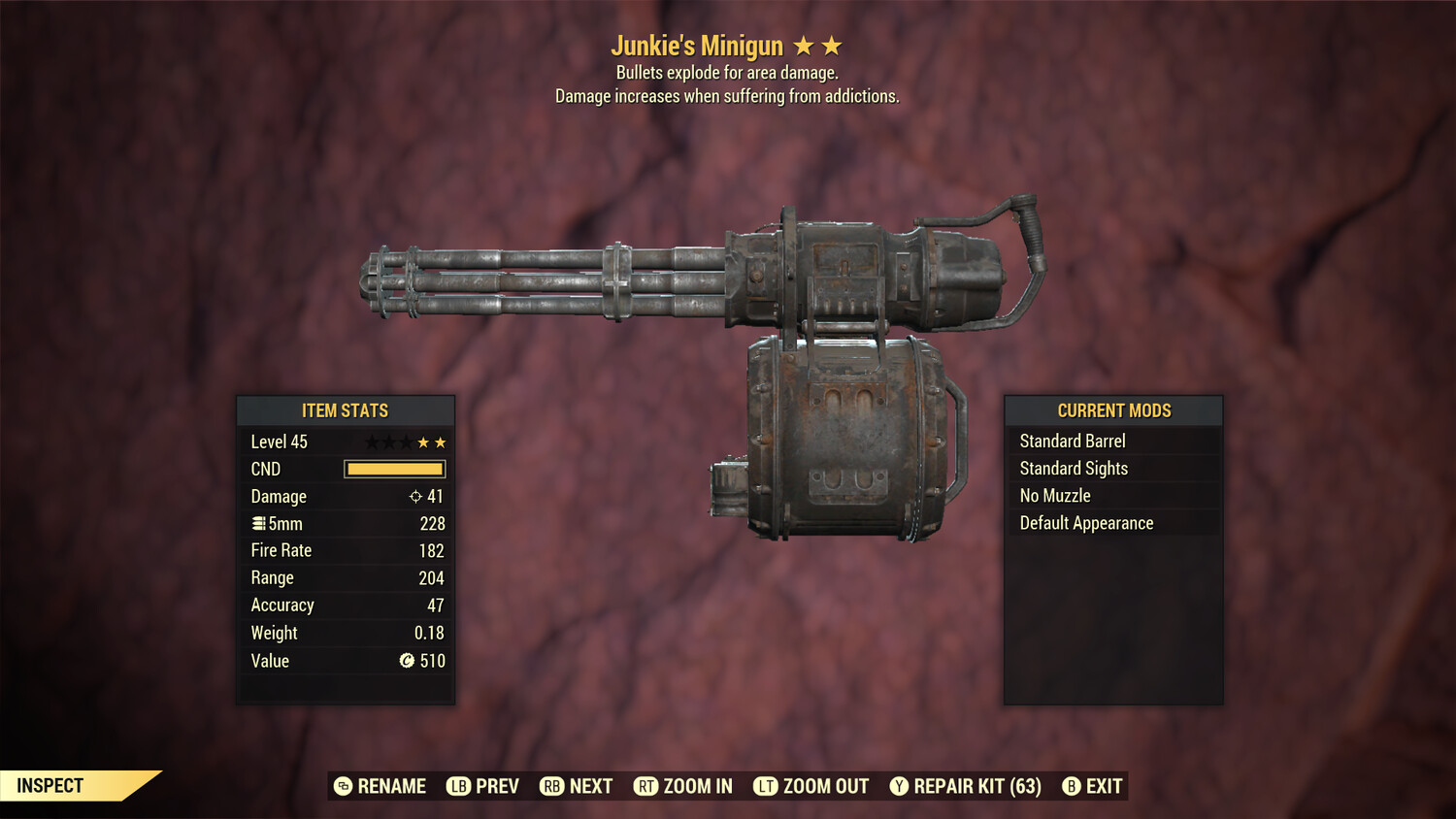Click the CURRENT MODS panel header
Image resolution: width=1456 pixels, height=819 pixels.
click(x=1113, y=410)
